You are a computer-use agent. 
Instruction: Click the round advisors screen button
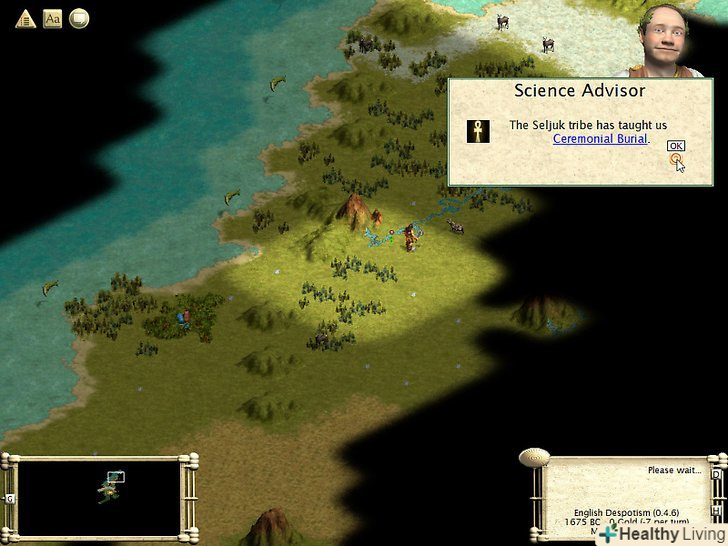(x=79, y=18)
